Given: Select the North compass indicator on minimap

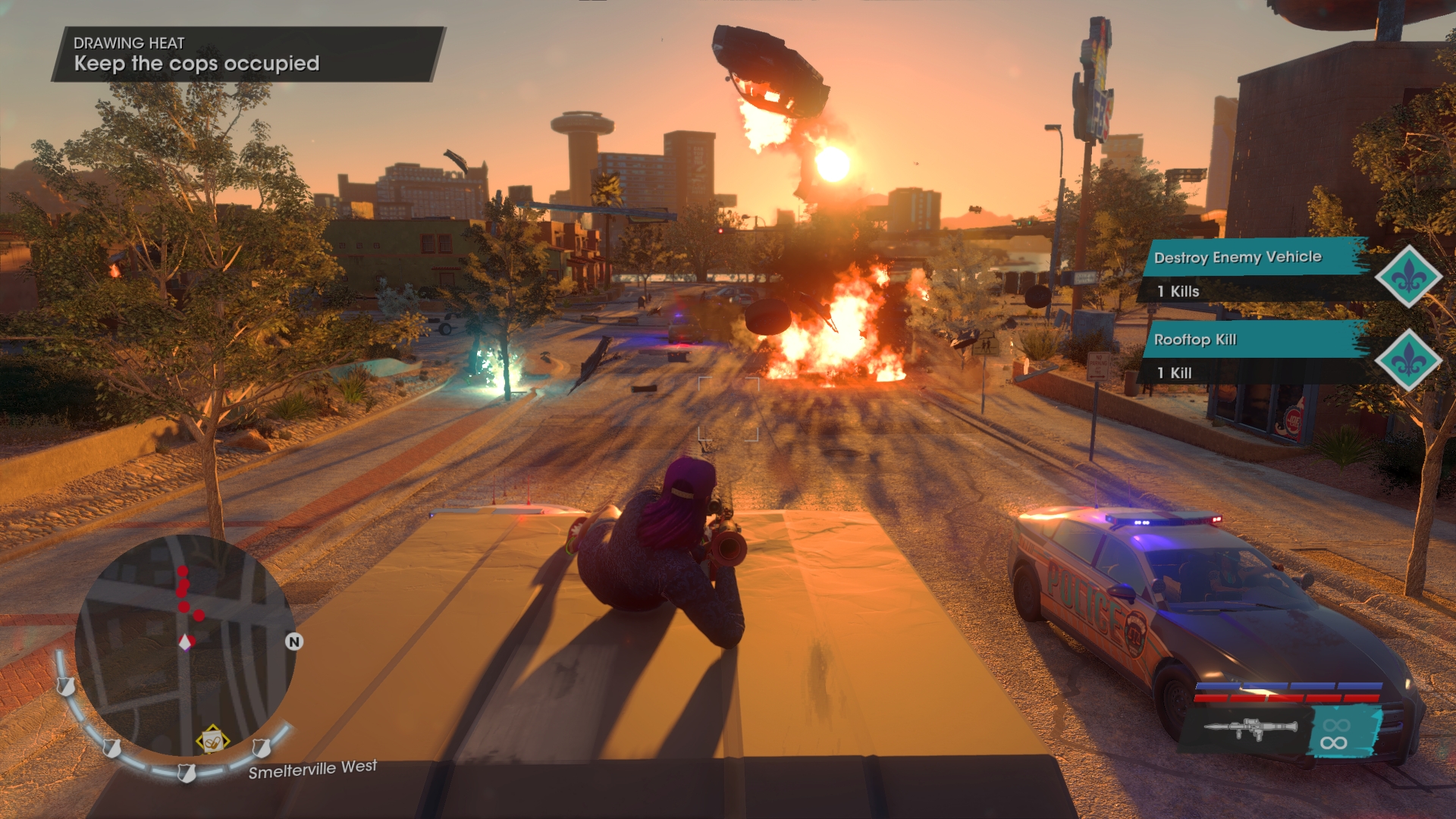Looking at the screenshot, I should coord(294,642).
